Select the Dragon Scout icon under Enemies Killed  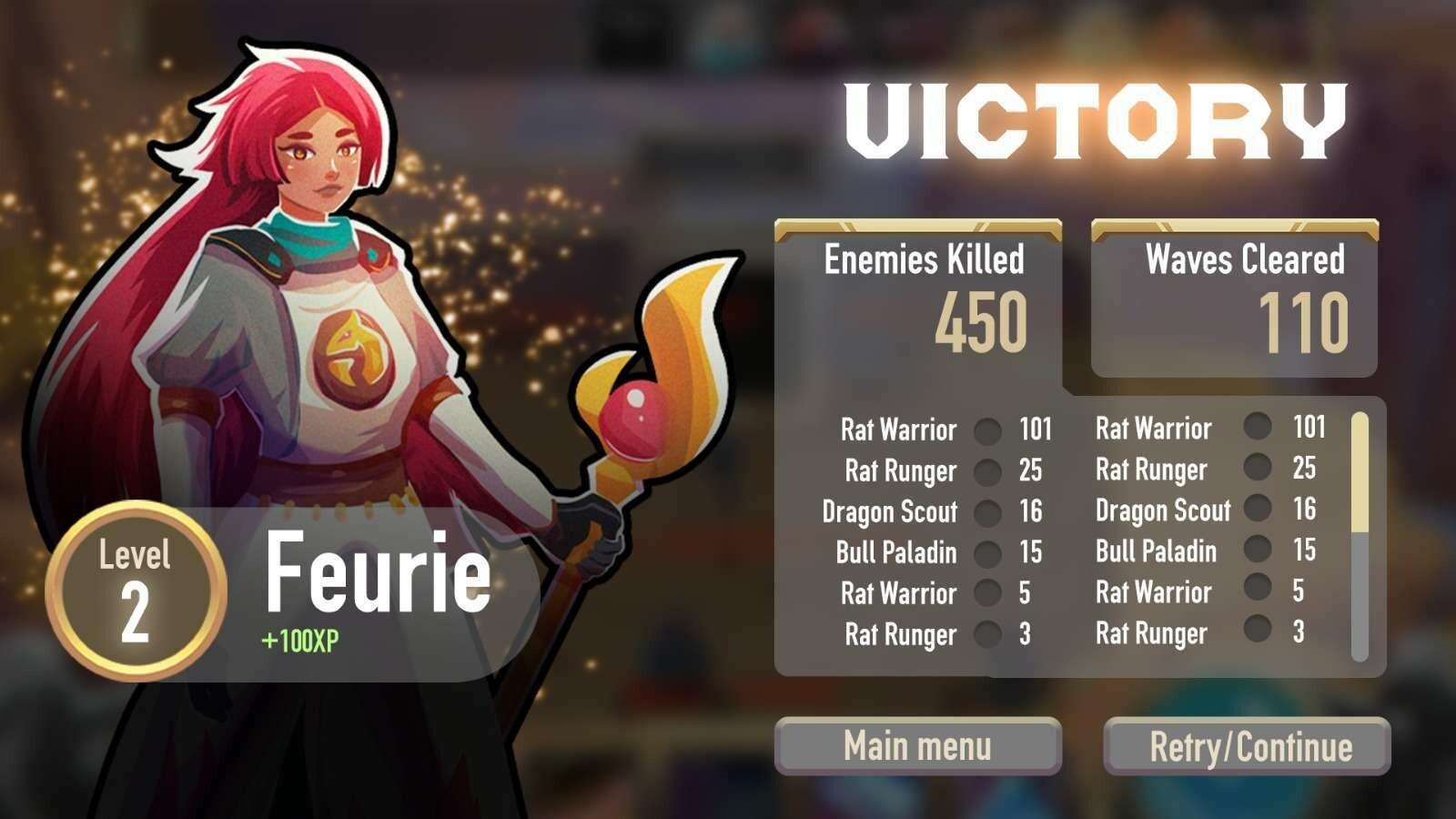coord(987,511)
